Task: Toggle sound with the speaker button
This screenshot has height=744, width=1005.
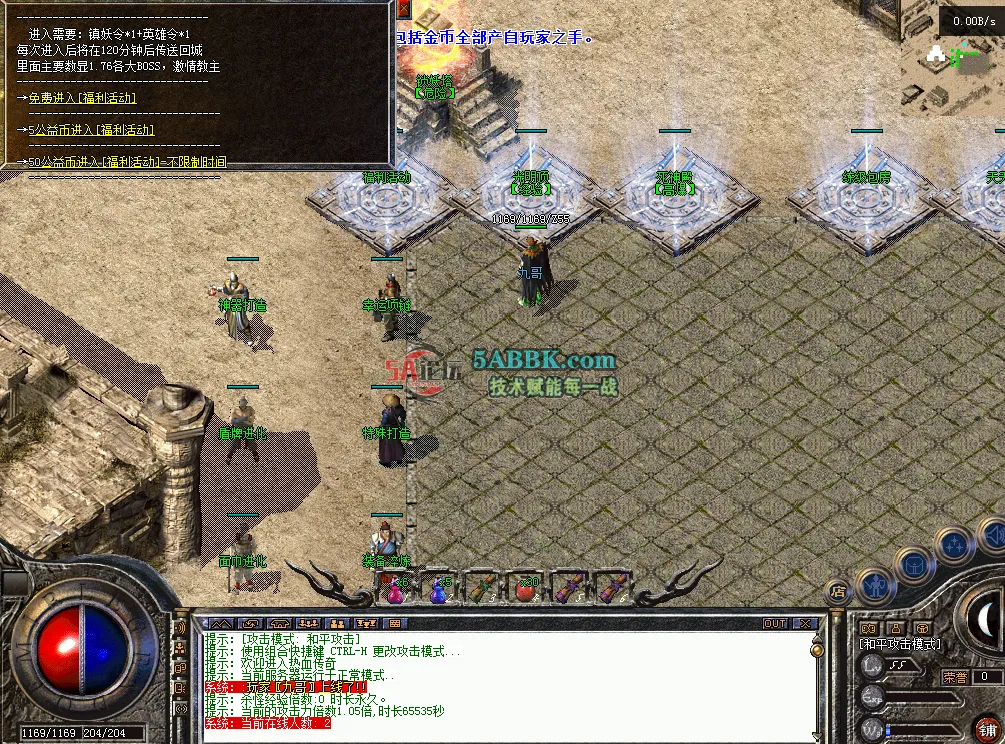Action: click(x=993, y=537)
